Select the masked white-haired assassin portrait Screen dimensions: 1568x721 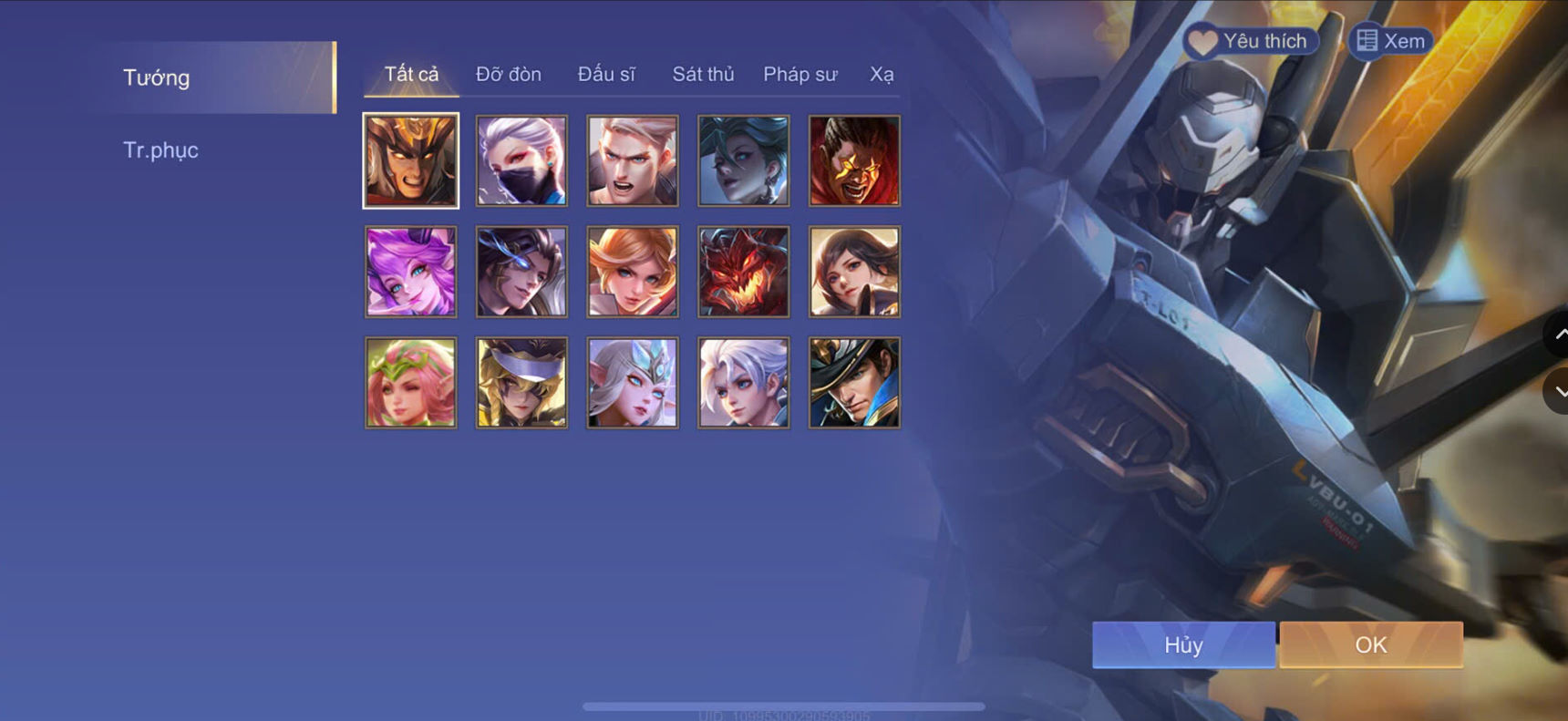[x=521, y=160]
